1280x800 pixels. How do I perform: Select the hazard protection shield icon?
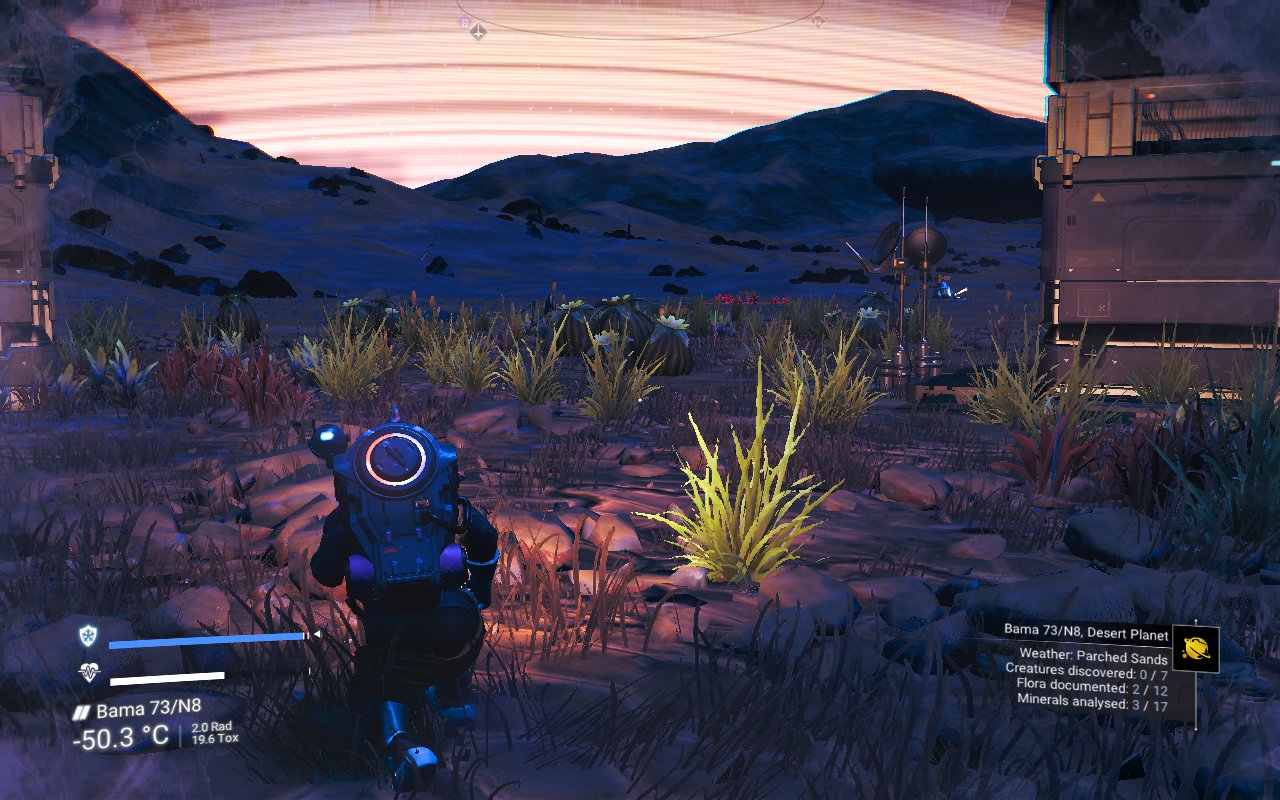(89, 636)
